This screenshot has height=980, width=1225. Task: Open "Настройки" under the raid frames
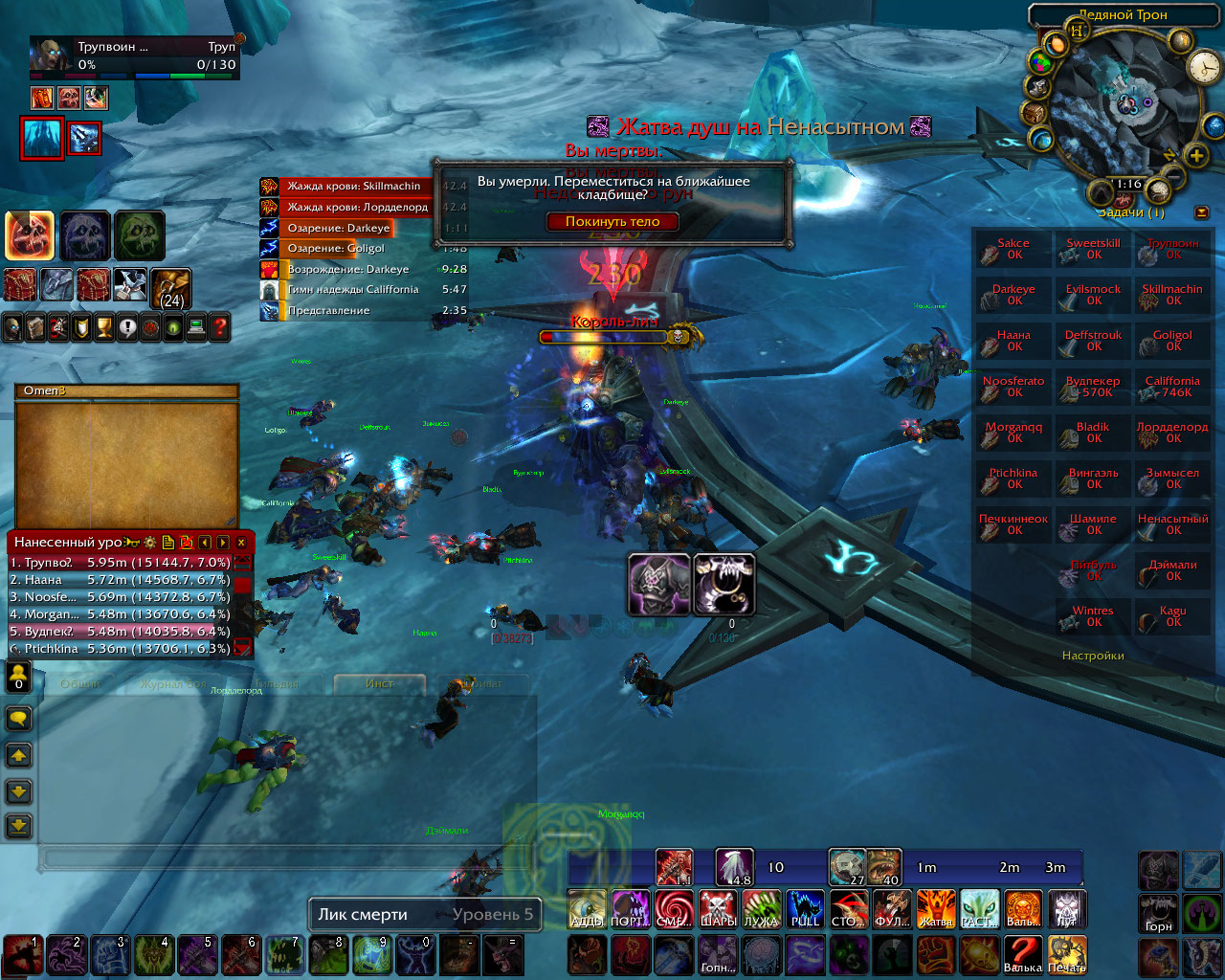1093,656
